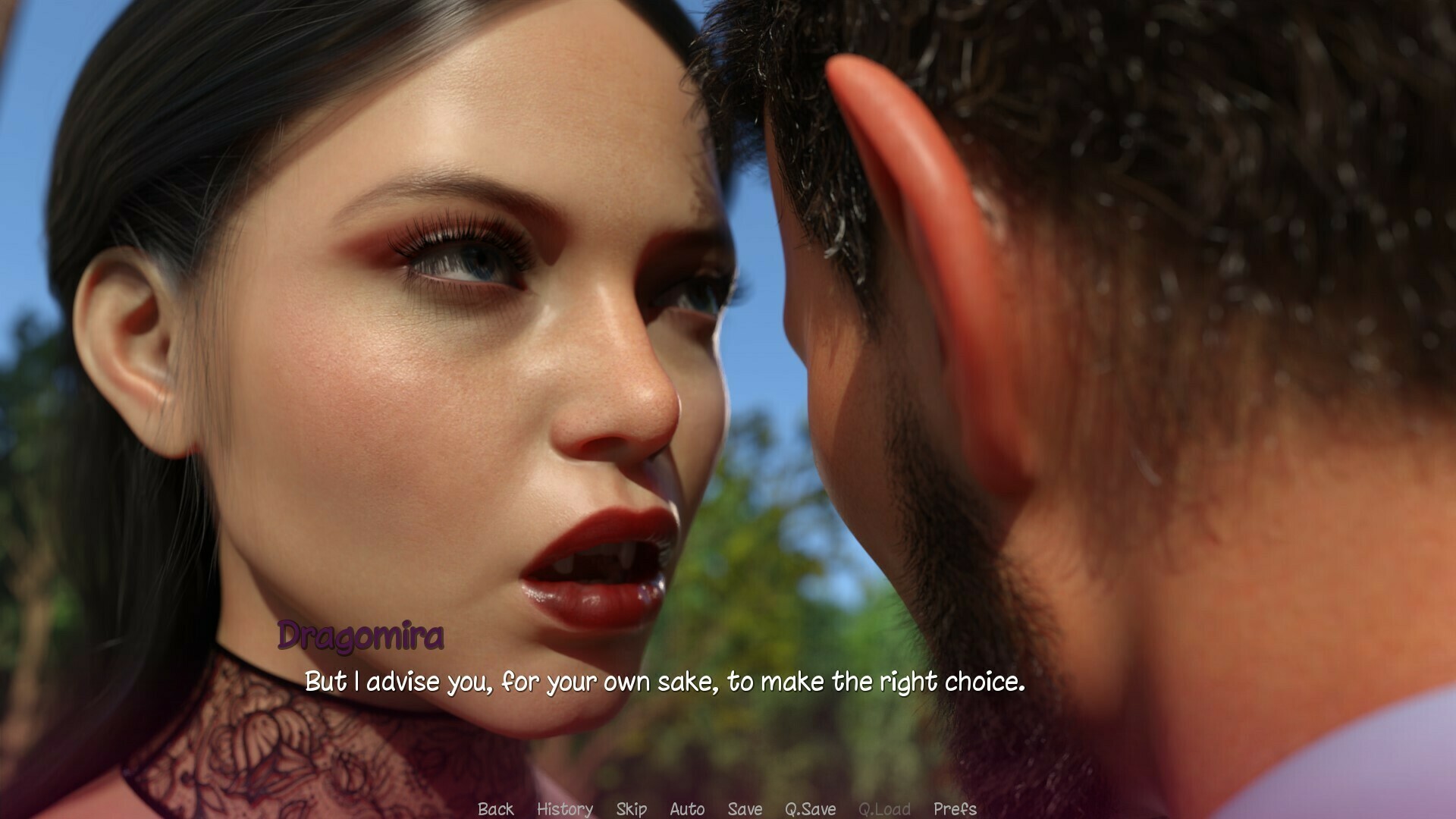
Task: Review past conversation via History
Action: (564, 809)
